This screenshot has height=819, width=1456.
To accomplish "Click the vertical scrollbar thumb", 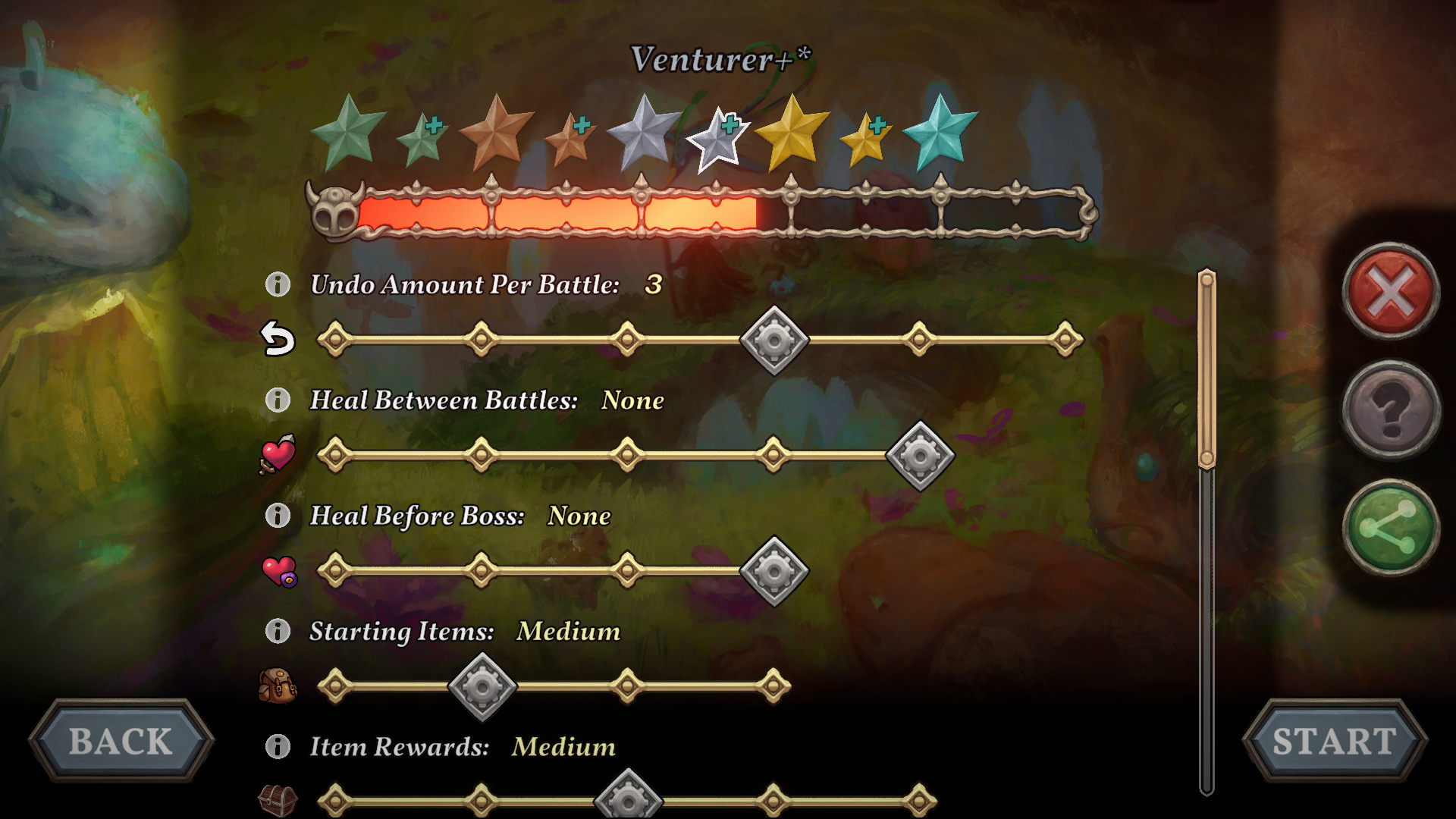I will (x=1207, y=370).
